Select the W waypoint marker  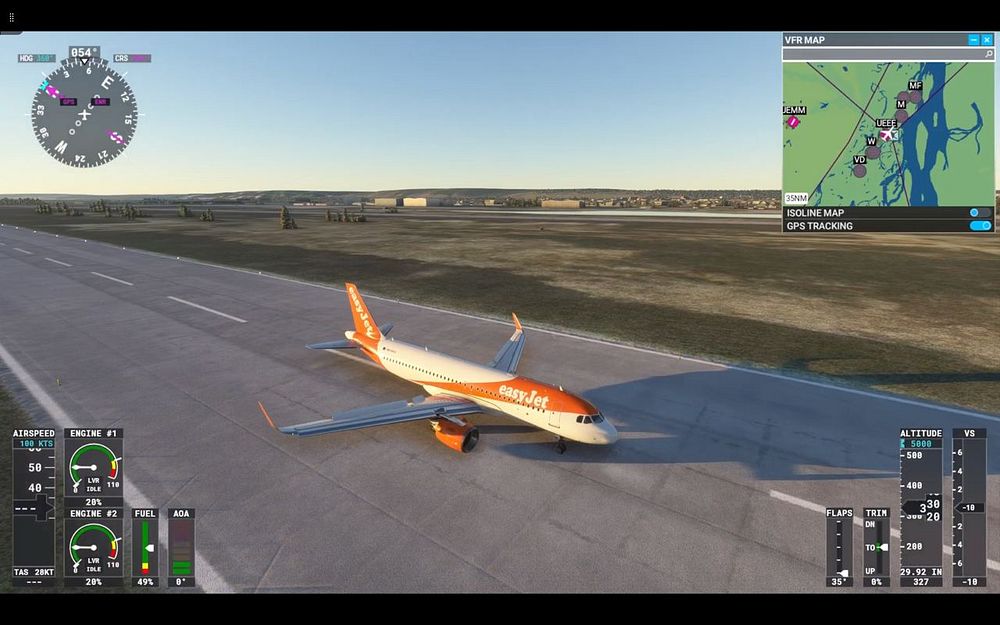(873, 152)
